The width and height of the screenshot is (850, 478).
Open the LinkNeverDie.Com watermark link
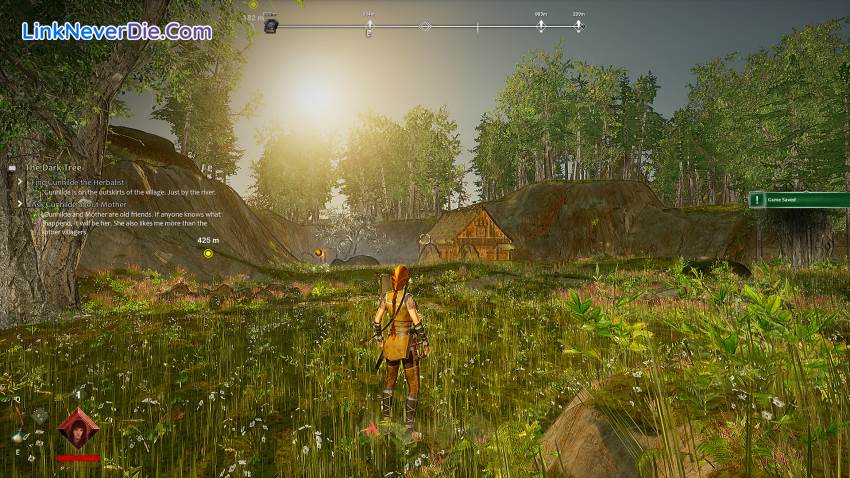pyautogui.click(x=116, y=31)
